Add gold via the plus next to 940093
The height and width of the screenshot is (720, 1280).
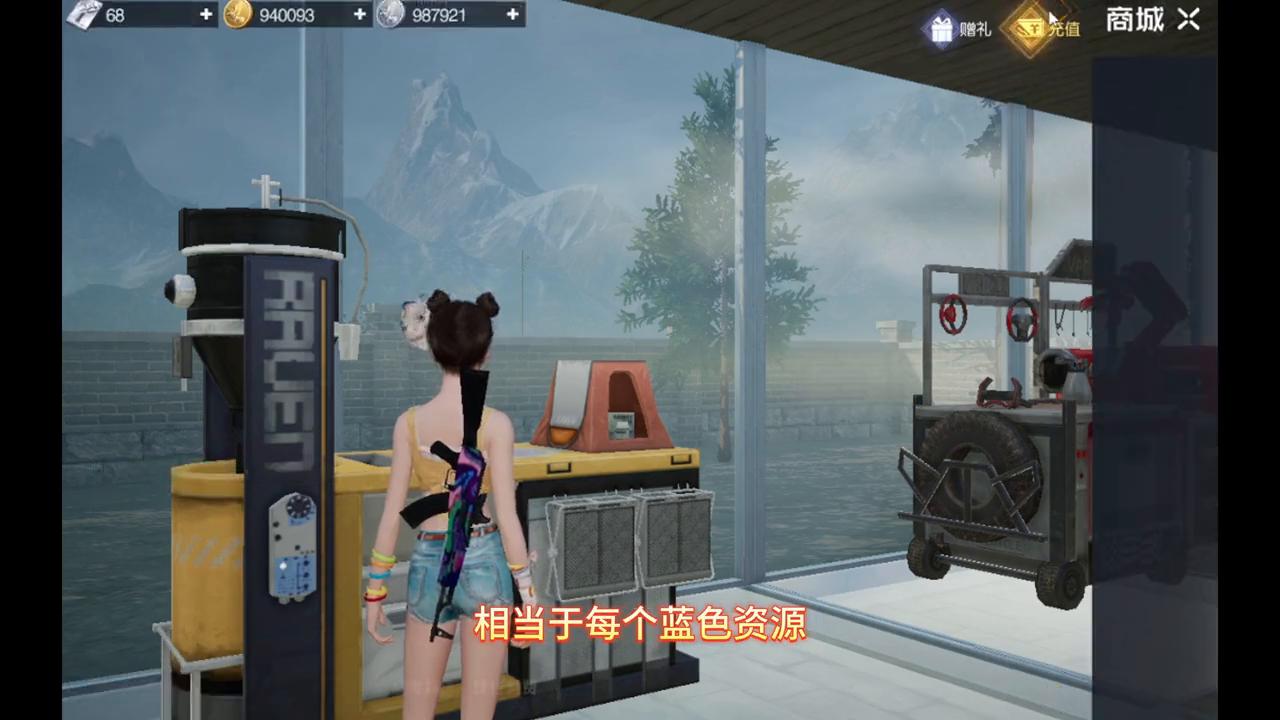358,15
